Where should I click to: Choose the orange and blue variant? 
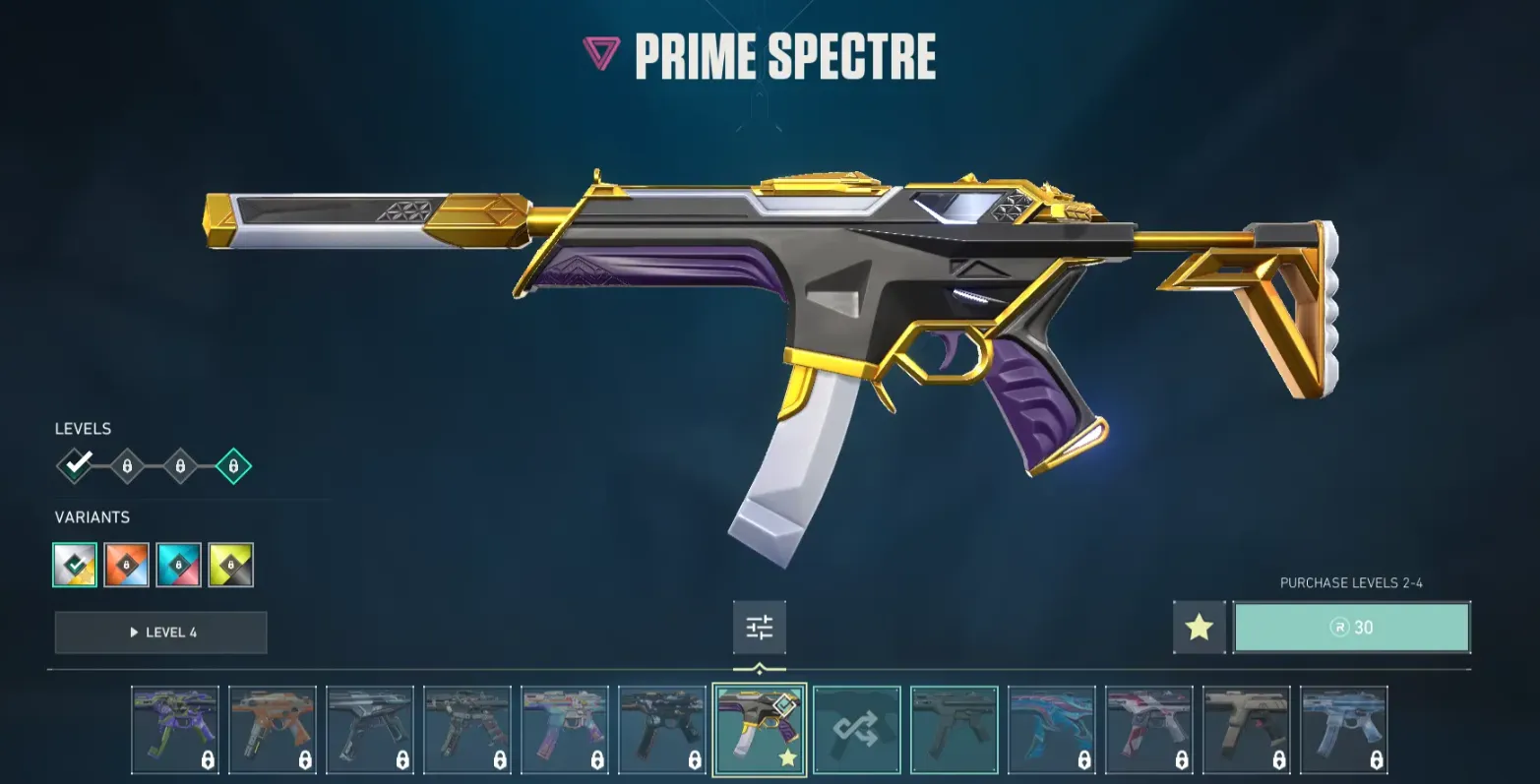click(x=127, y=565)
